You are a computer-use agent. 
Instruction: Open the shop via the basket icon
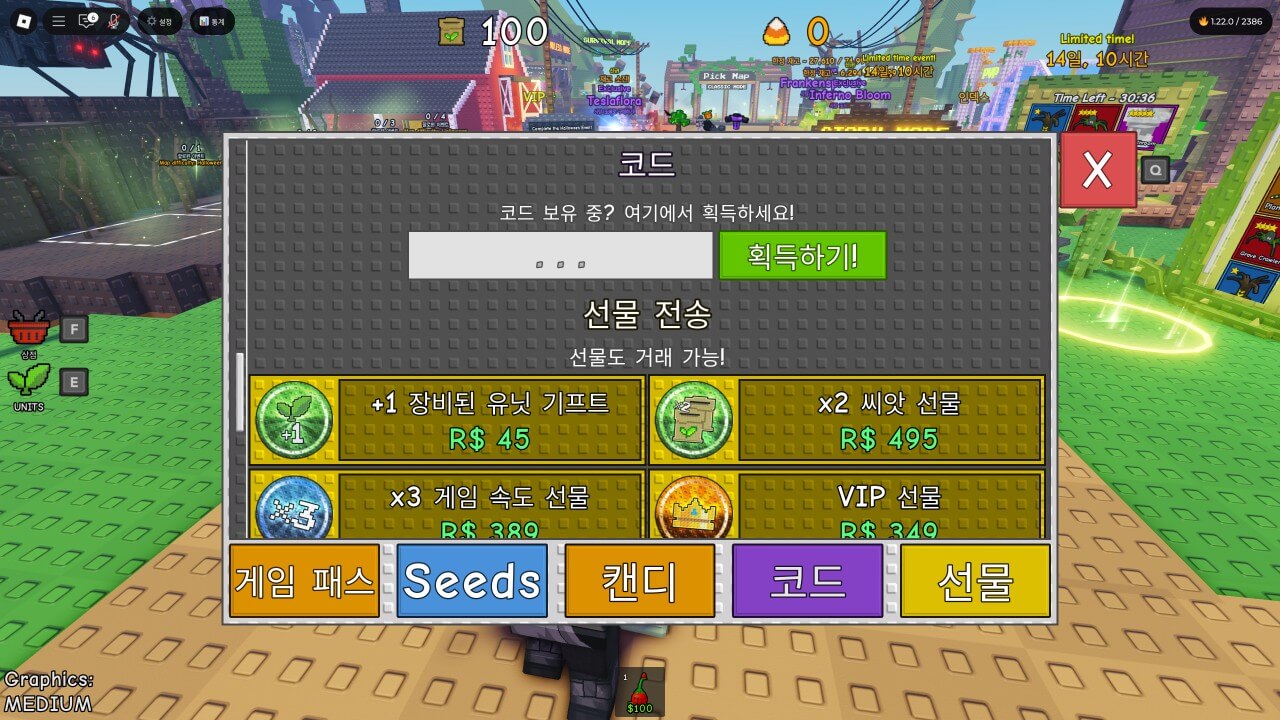tap(30, 325)
